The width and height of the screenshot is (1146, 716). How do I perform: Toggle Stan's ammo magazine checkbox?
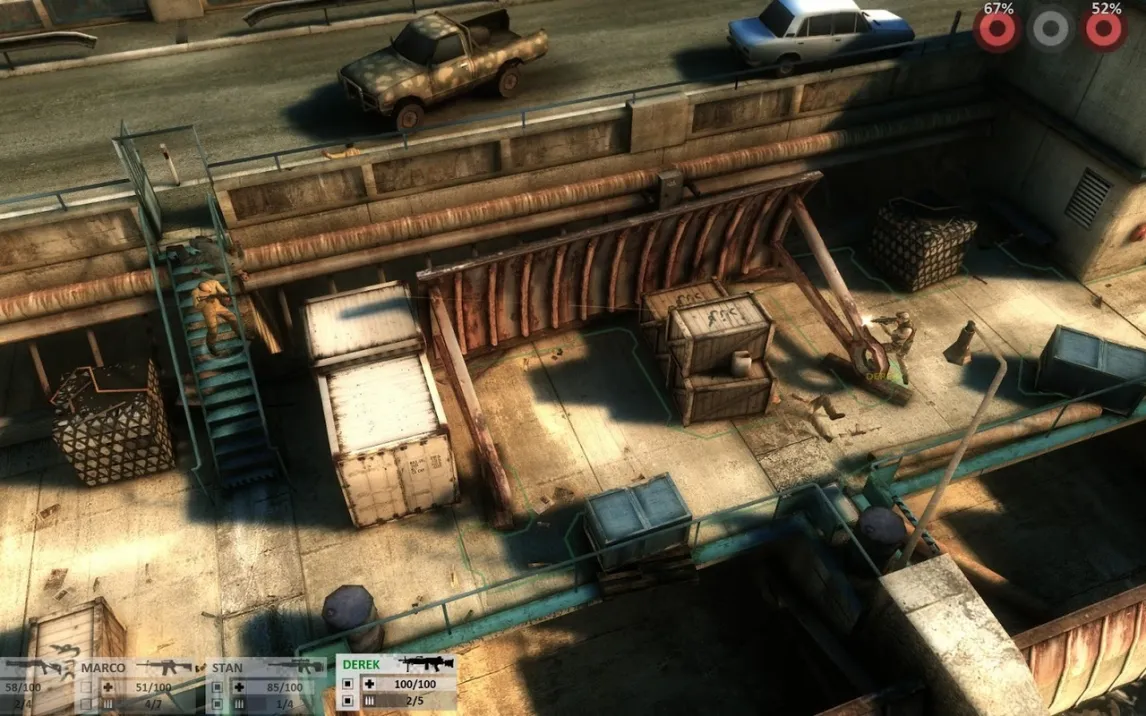[217, 704]
